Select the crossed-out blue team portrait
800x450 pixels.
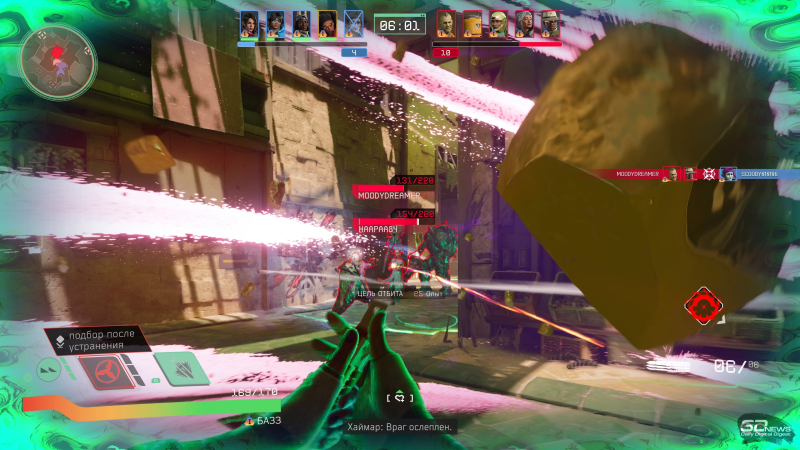point(353,23)
